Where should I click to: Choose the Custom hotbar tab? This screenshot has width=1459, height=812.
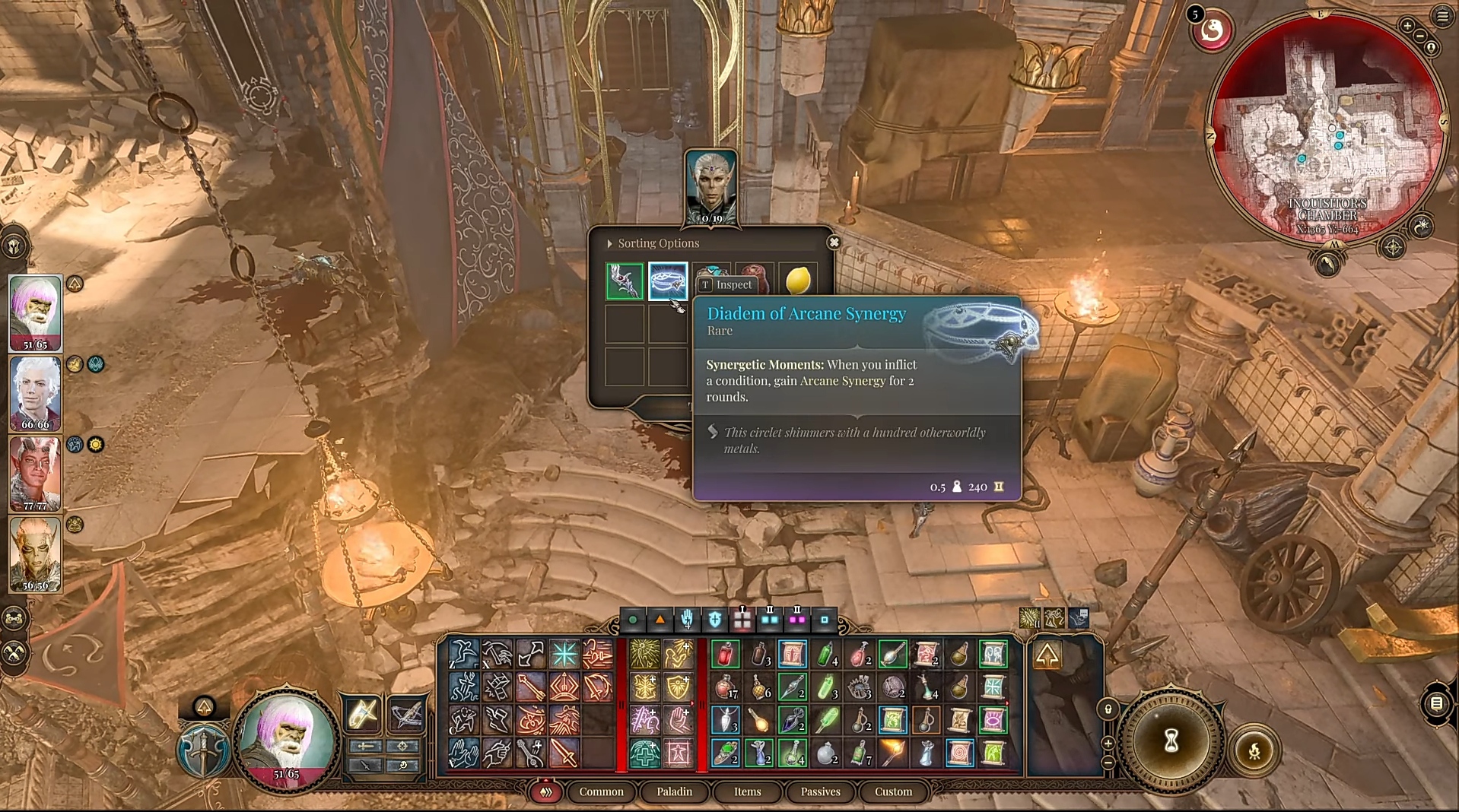tap(893, 791)
